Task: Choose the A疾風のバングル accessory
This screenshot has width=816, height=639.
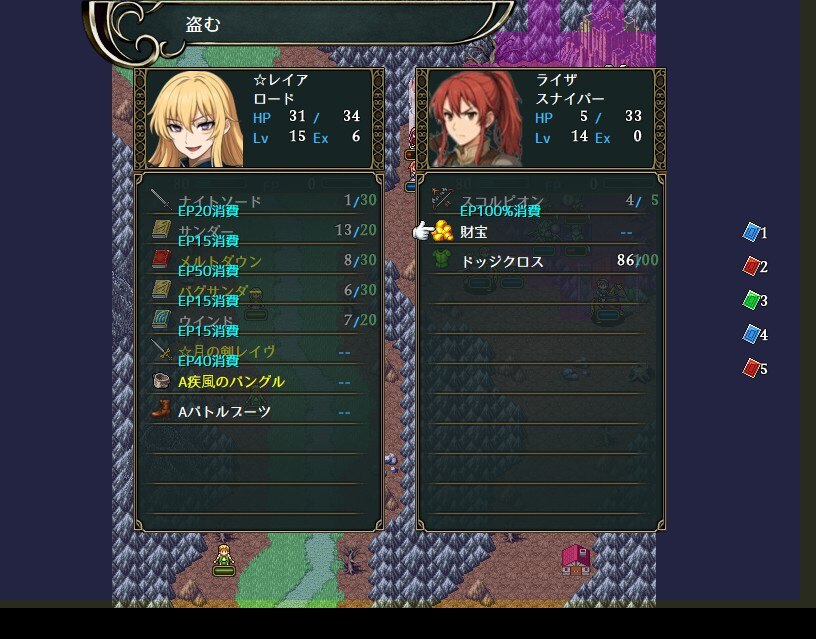Action: (x=231, y=381)
